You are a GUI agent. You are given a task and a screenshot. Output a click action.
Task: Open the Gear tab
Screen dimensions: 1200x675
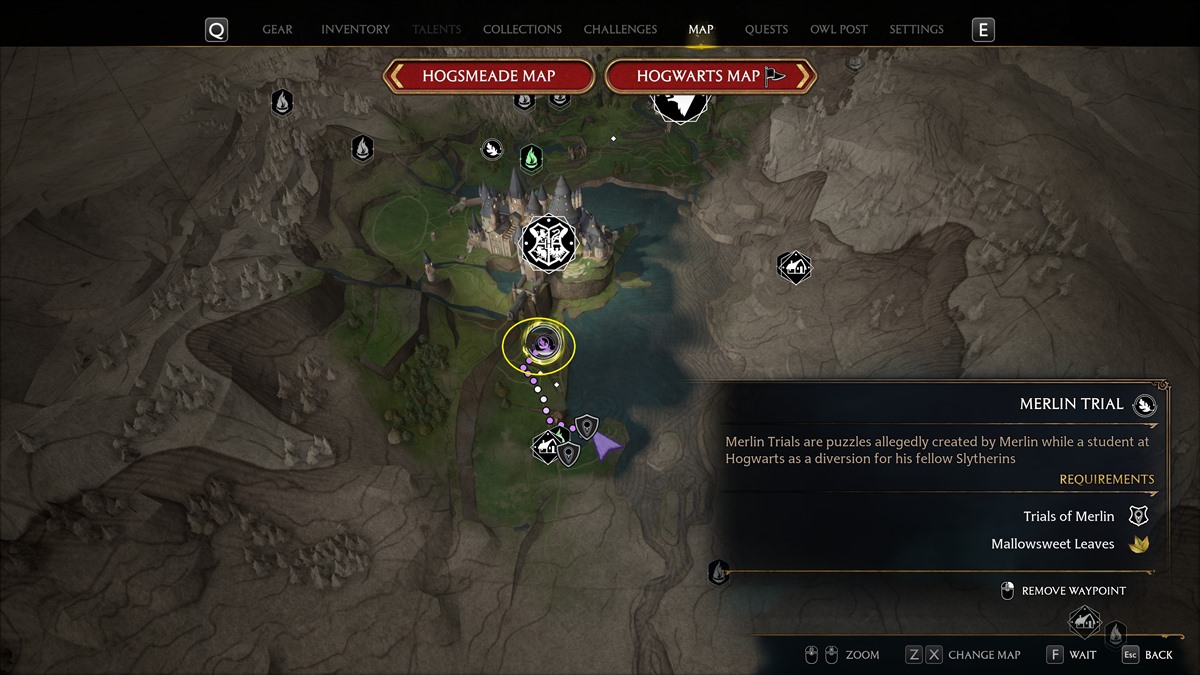point(277,30)
